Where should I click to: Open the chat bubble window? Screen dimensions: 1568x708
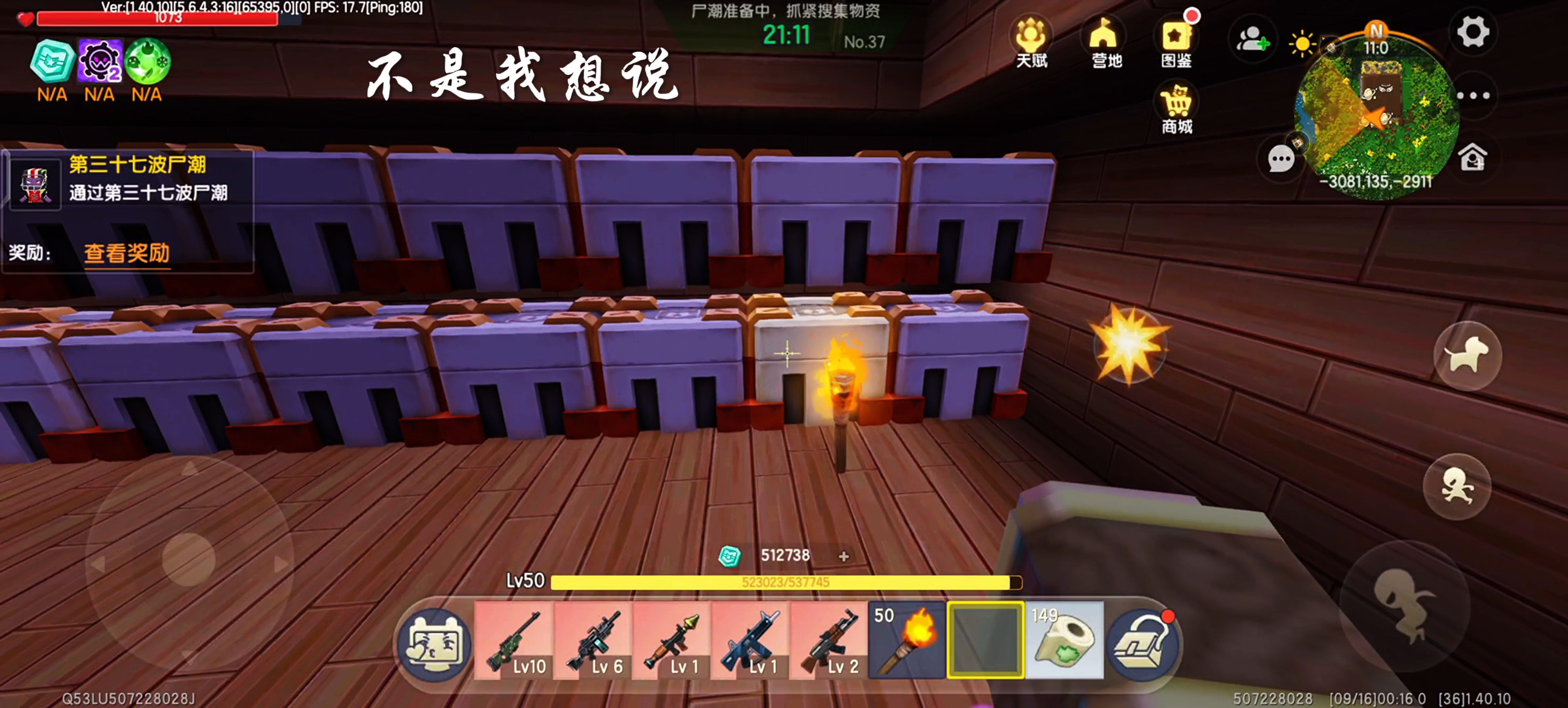(x=1281, y=158)
